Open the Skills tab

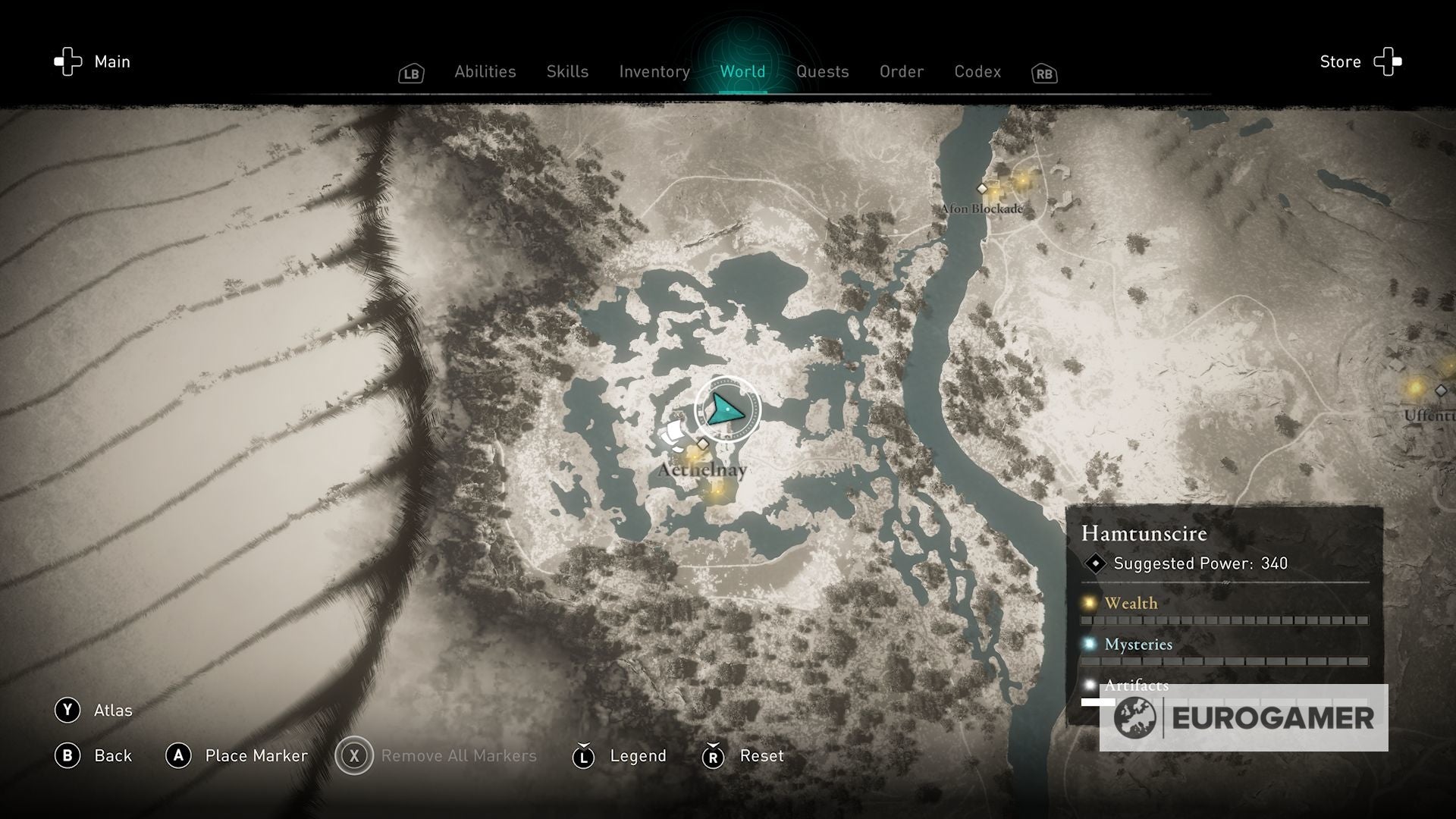click(567, 71)
